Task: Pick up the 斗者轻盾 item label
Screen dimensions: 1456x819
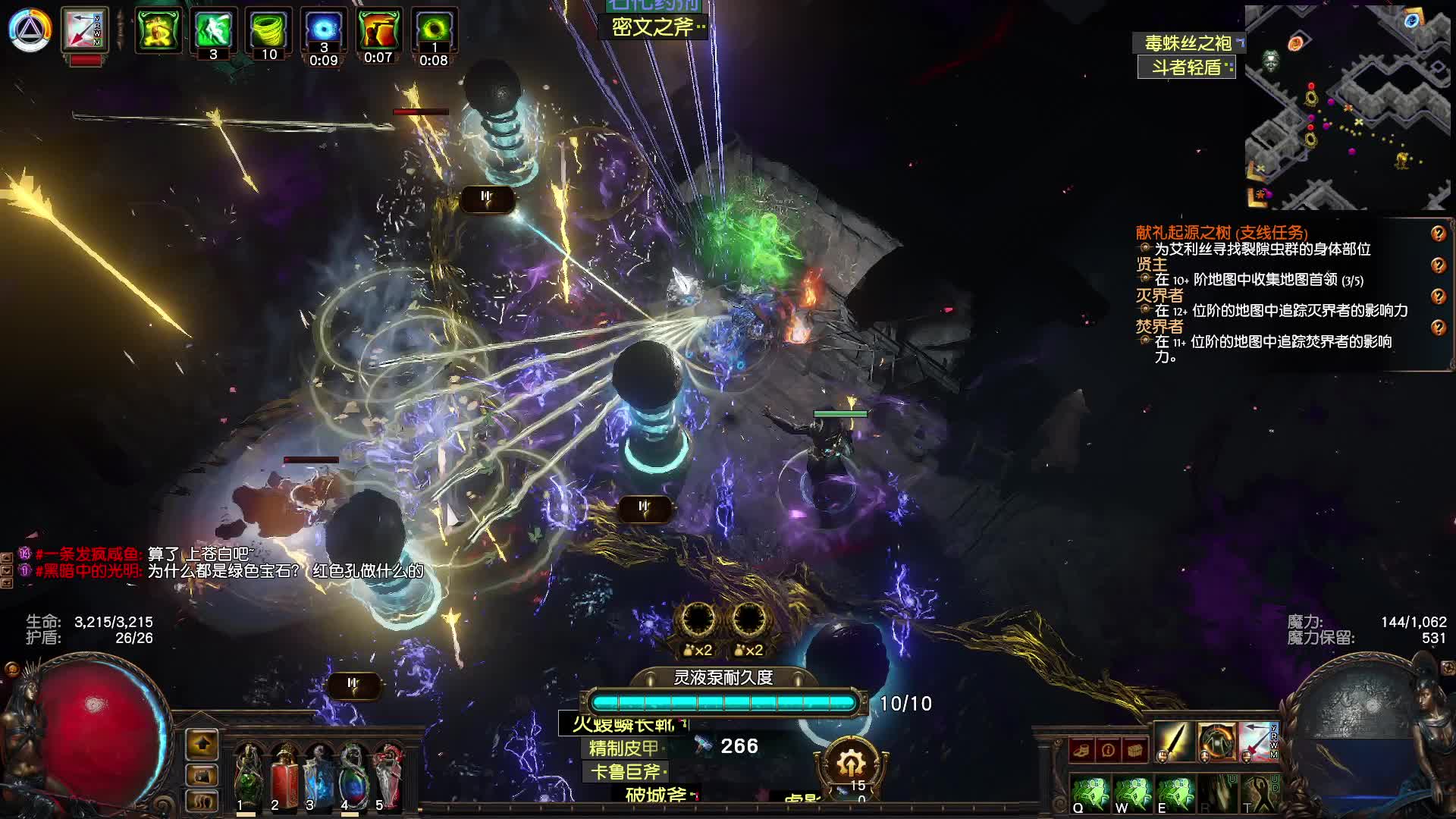Action: click(1186, 67)
